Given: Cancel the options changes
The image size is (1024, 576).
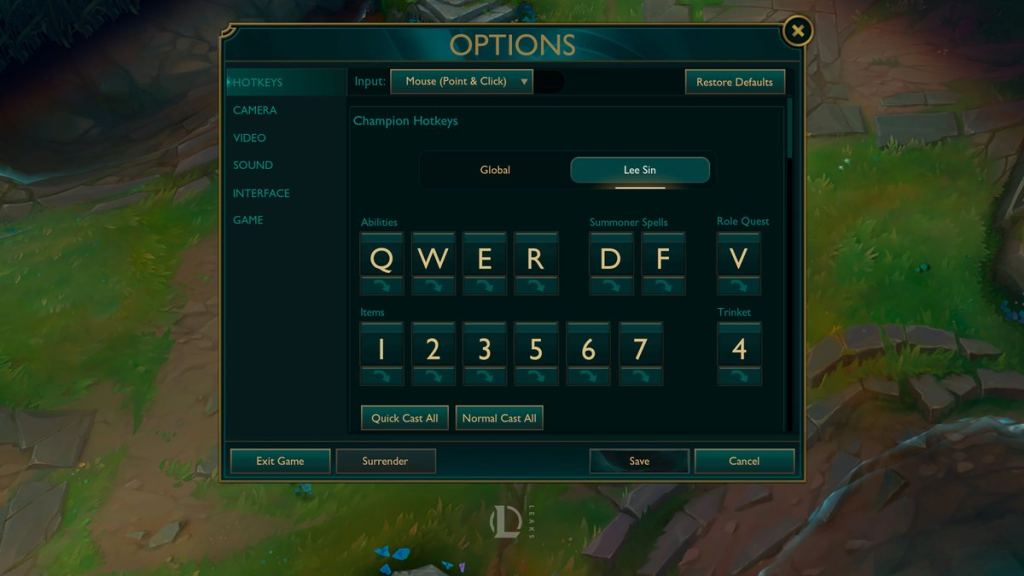Looking at the screenshot, I should tap(744, 461).
